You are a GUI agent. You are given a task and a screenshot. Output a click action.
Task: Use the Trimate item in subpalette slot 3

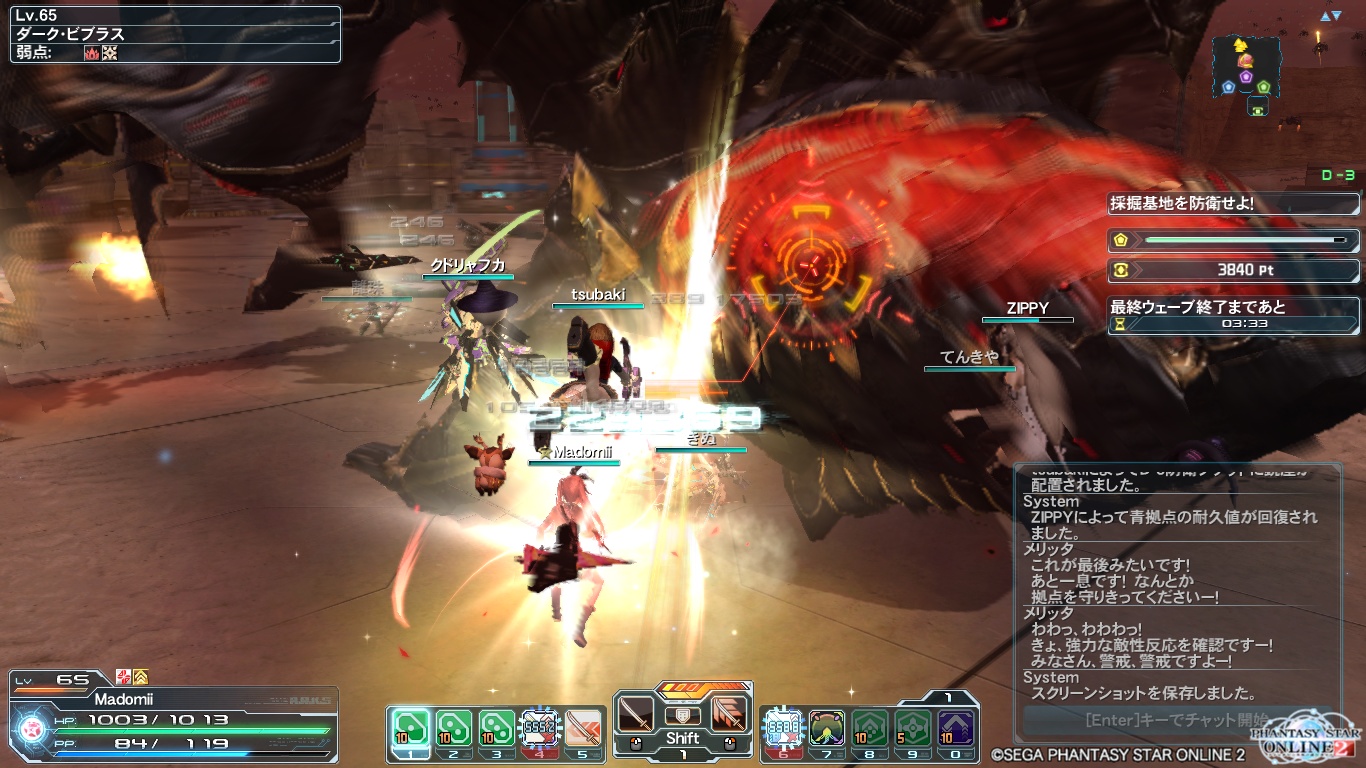(x=496, y=727)
